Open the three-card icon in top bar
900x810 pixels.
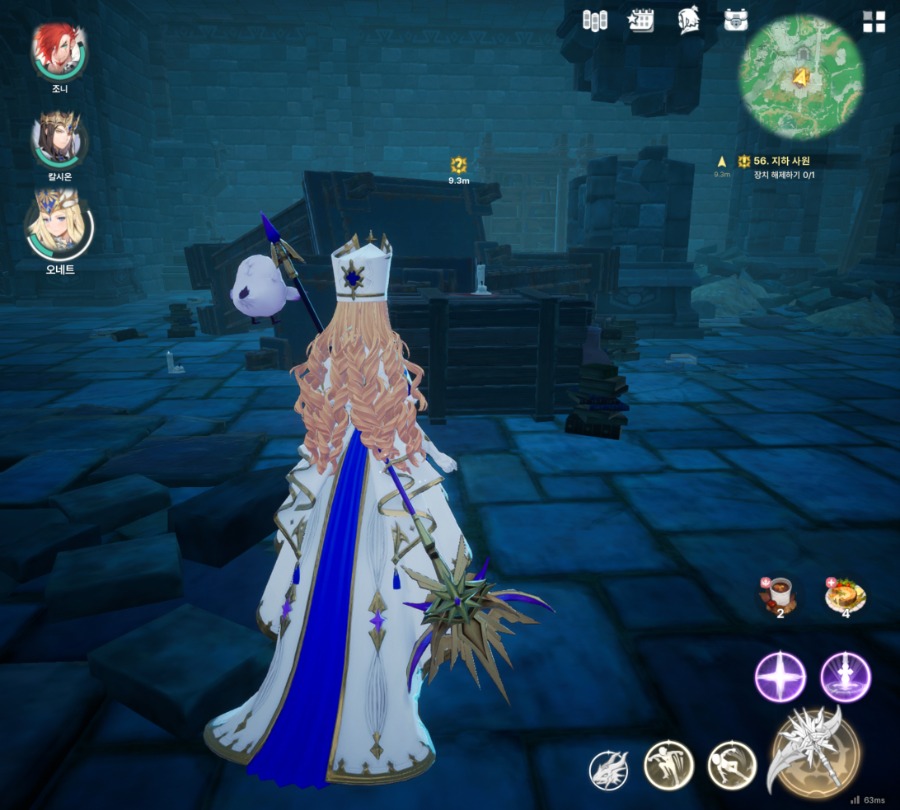point(595,20)
